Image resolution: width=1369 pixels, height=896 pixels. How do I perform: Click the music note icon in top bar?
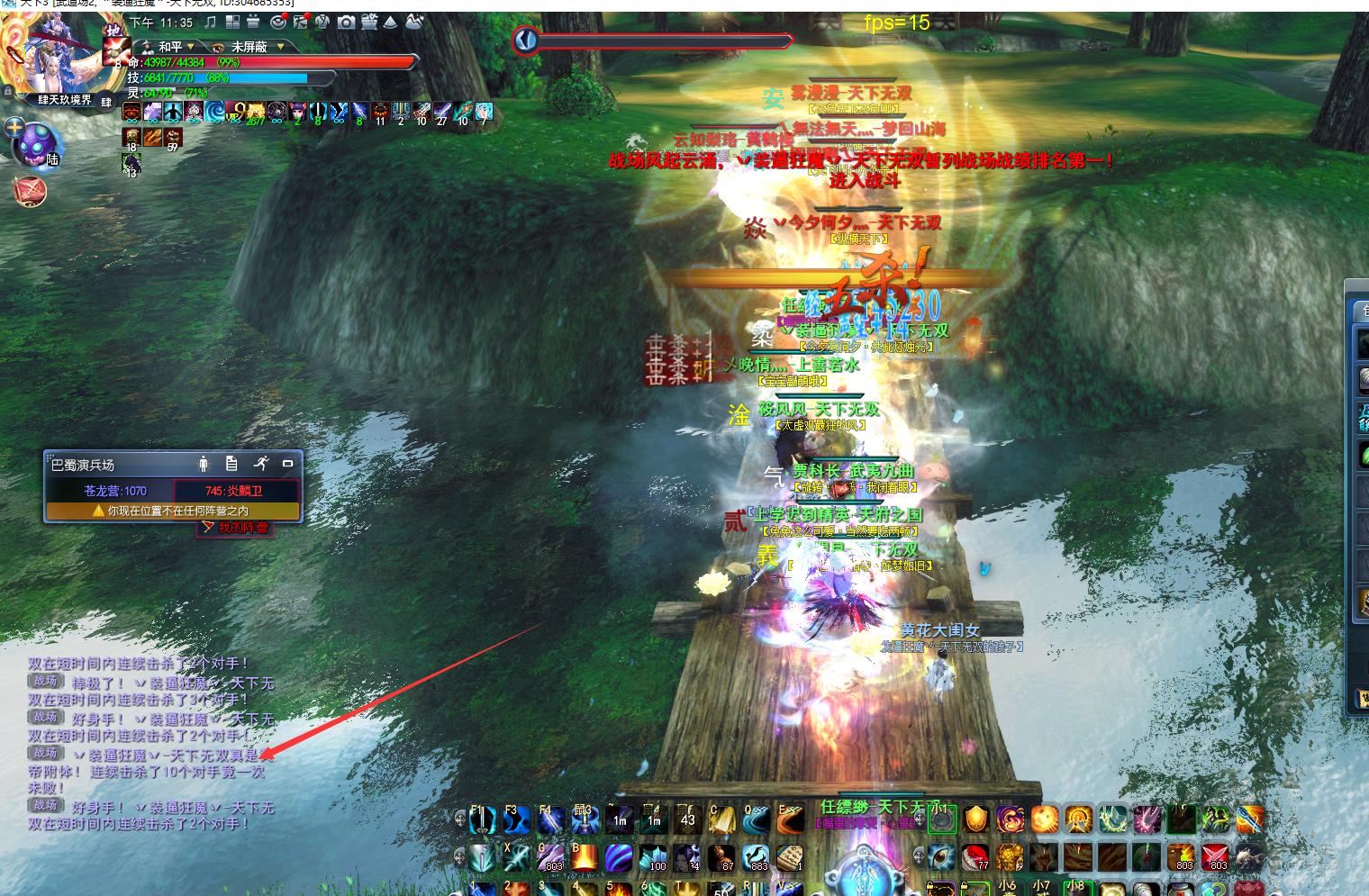coord(211,22)
